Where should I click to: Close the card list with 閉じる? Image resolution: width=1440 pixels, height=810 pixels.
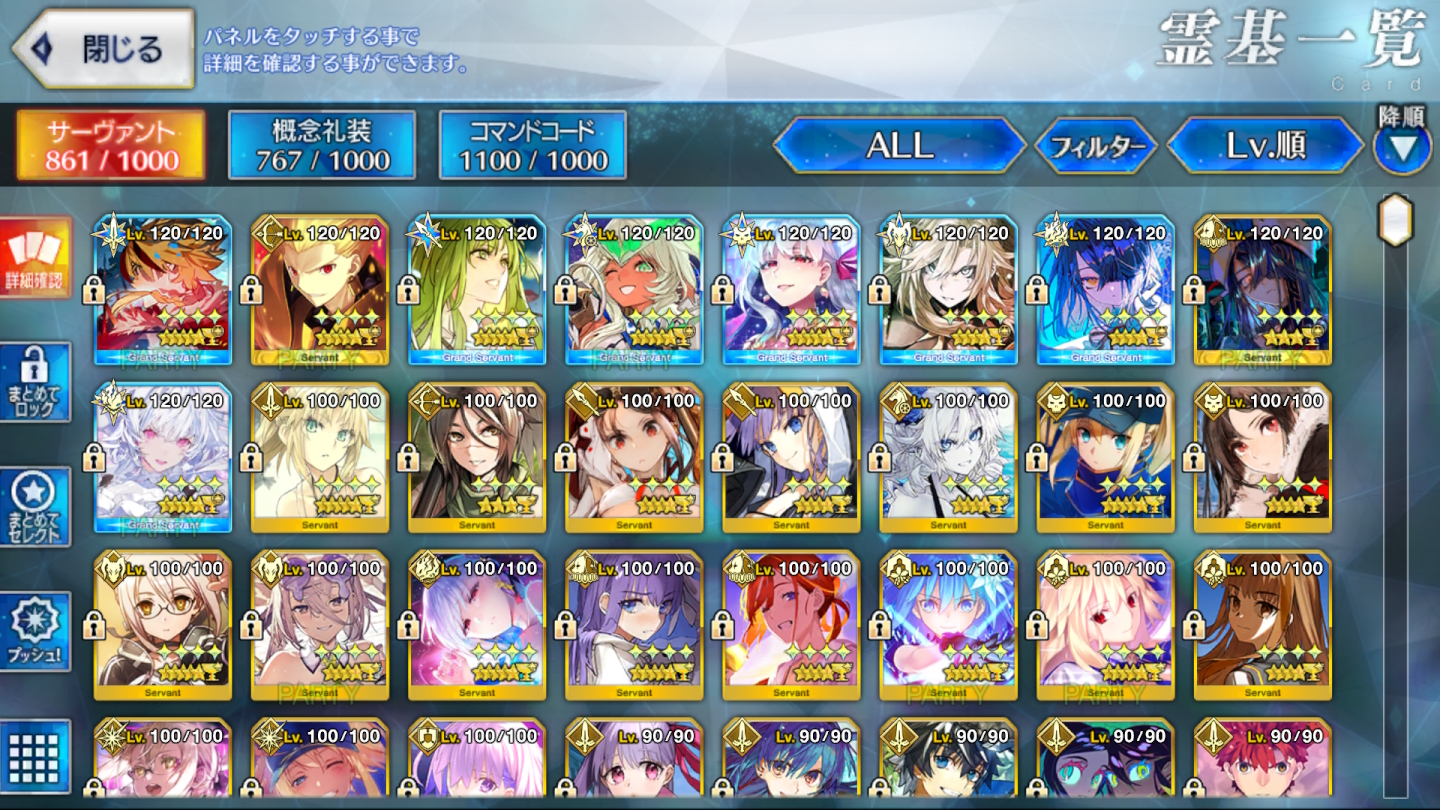101,49
